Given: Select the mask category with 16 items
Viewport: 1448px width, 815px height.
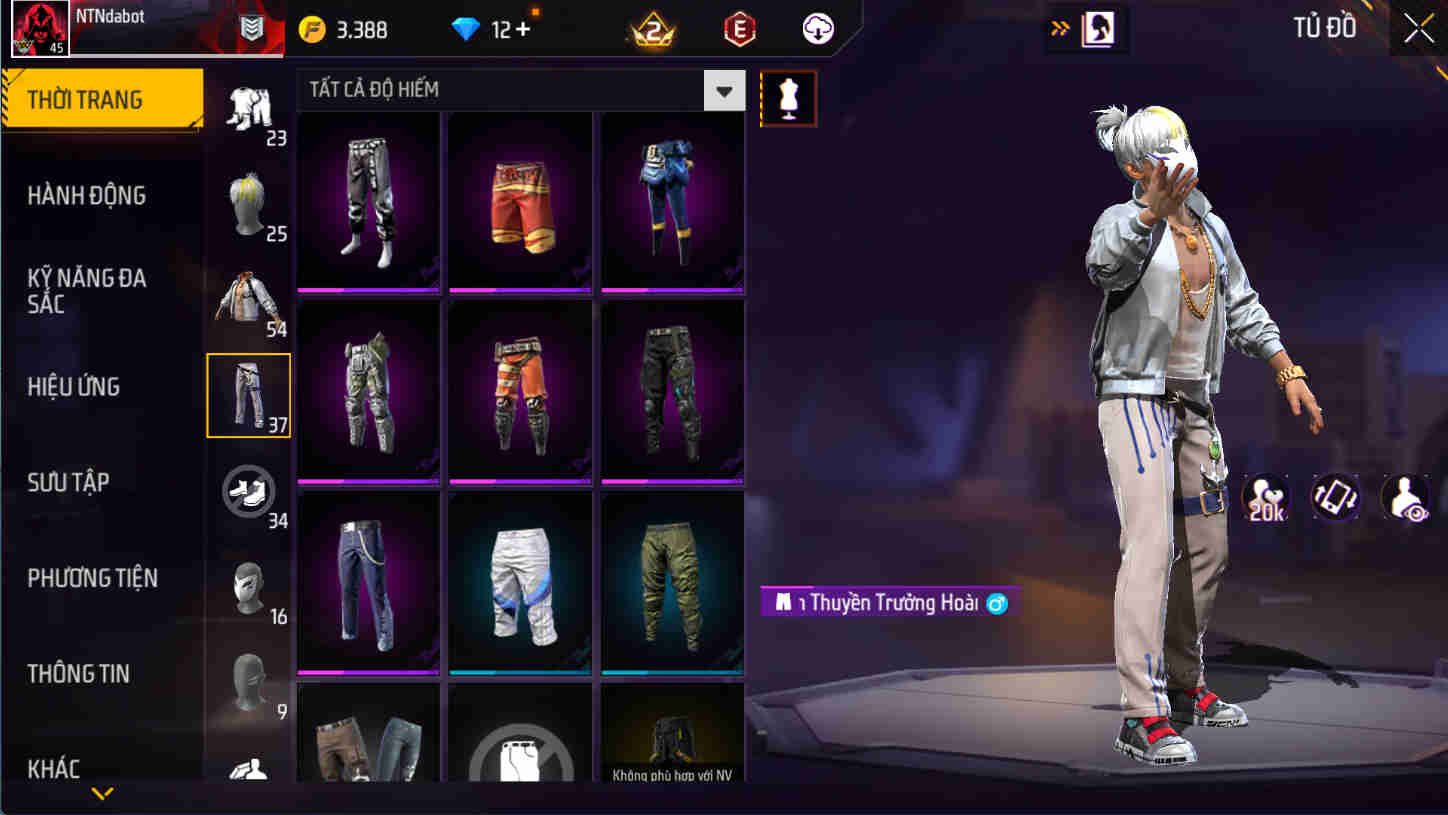Looking at the screenshot, I should (x=249, y=588).
